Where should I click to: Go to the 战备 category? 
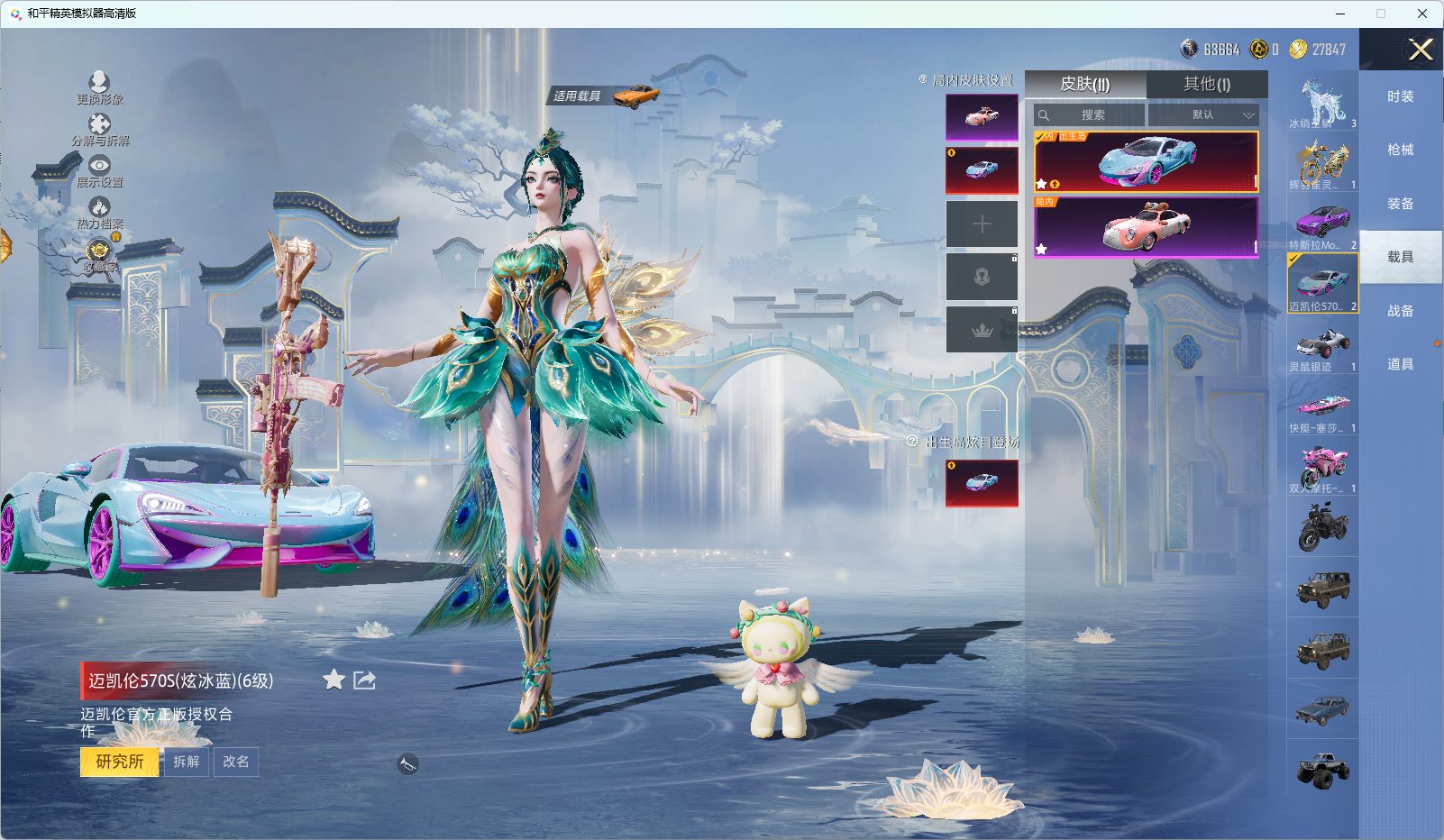pyautogui.click(x=1400, y=311)
